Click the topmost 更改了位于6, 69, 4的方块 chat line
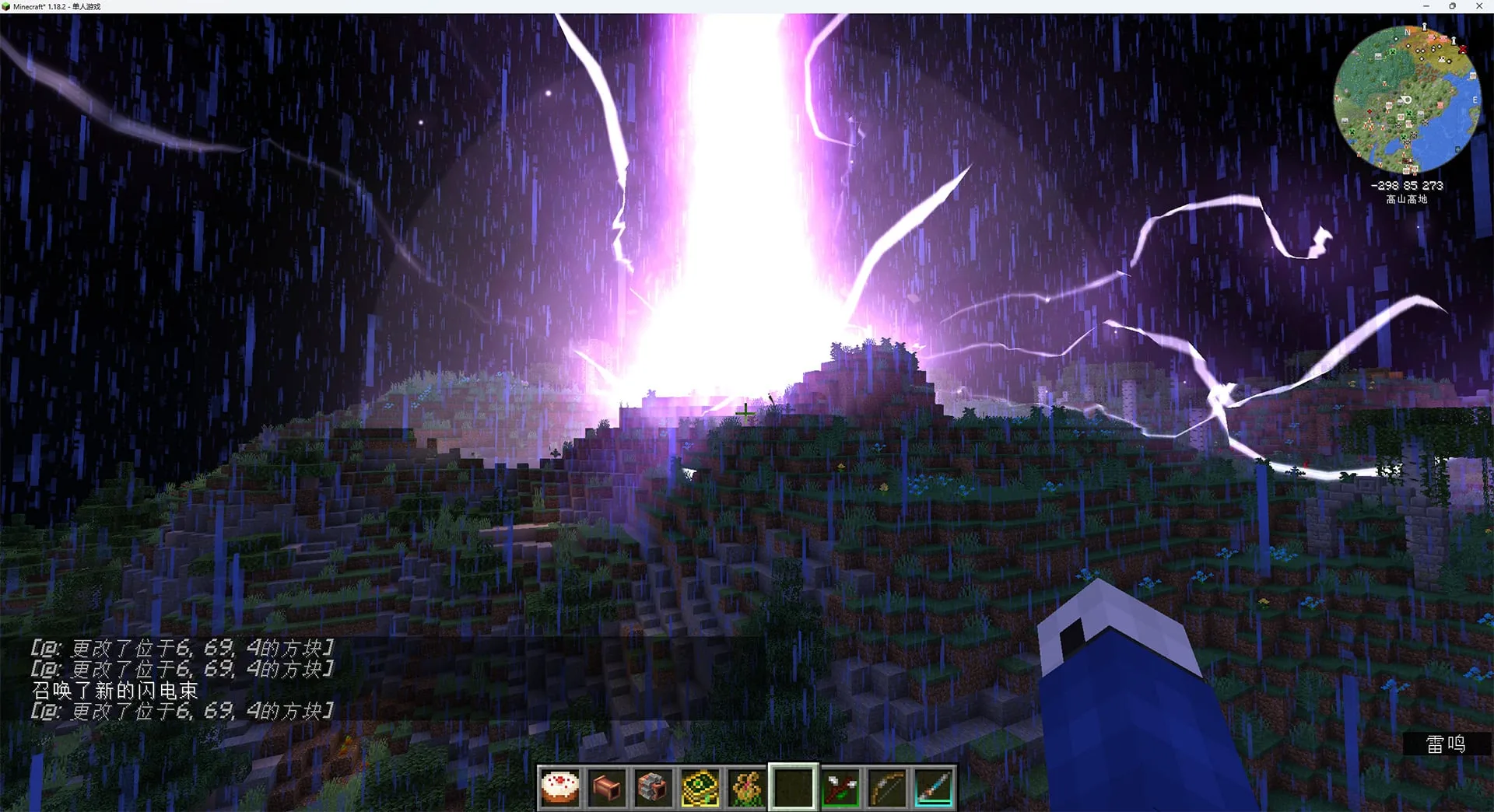This screenshot has width=1494, height=812. [183, 647]
